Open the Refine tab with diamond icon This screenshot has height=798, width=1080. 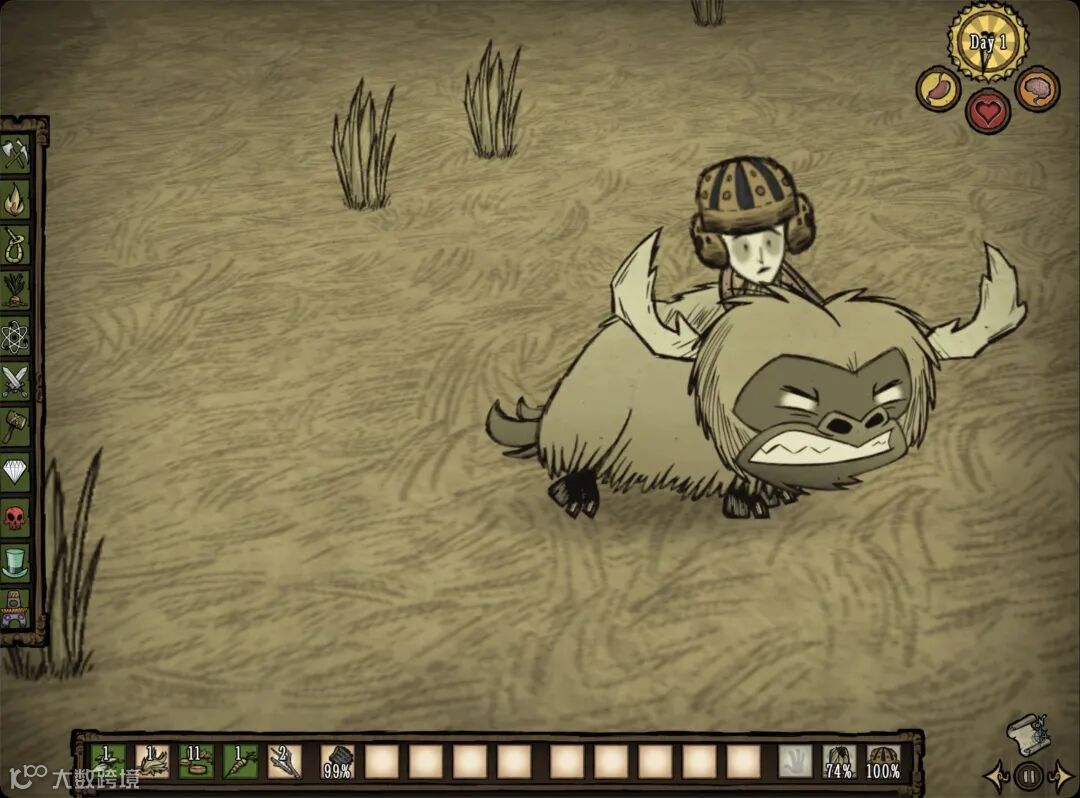(x=16, y=470)
